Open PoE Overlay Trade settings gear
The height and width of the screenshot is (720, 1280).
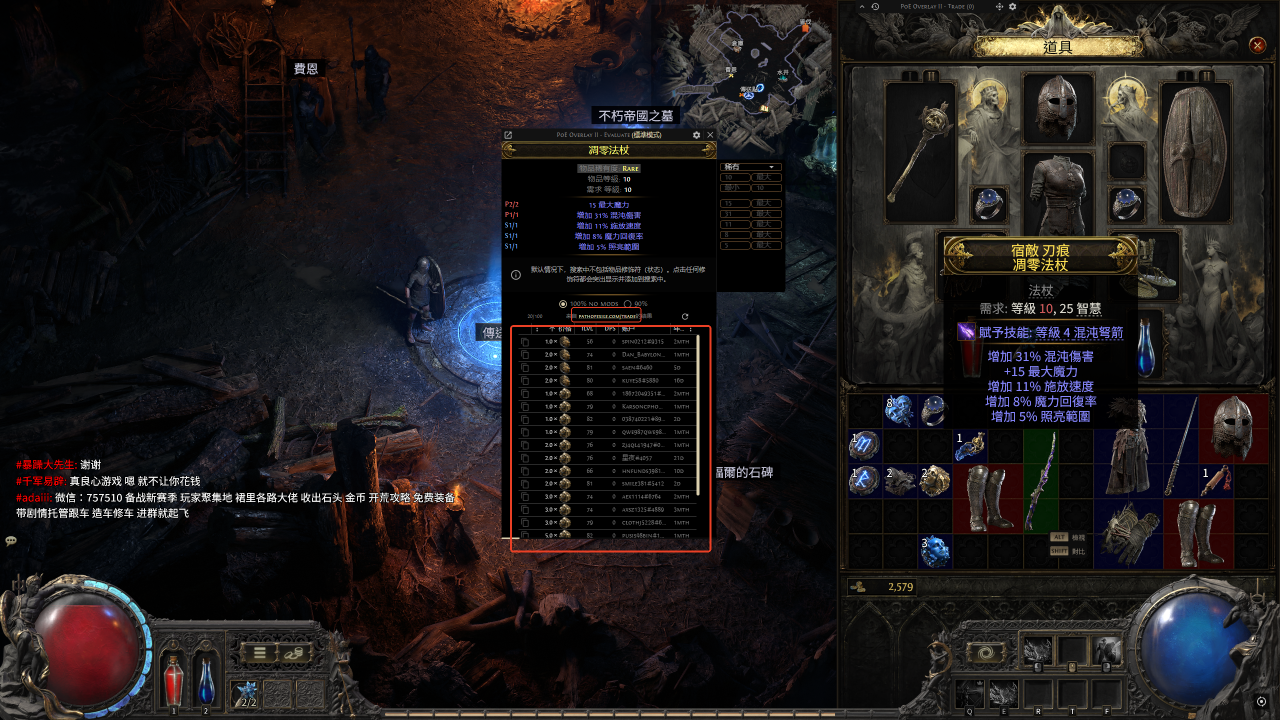1012,7
